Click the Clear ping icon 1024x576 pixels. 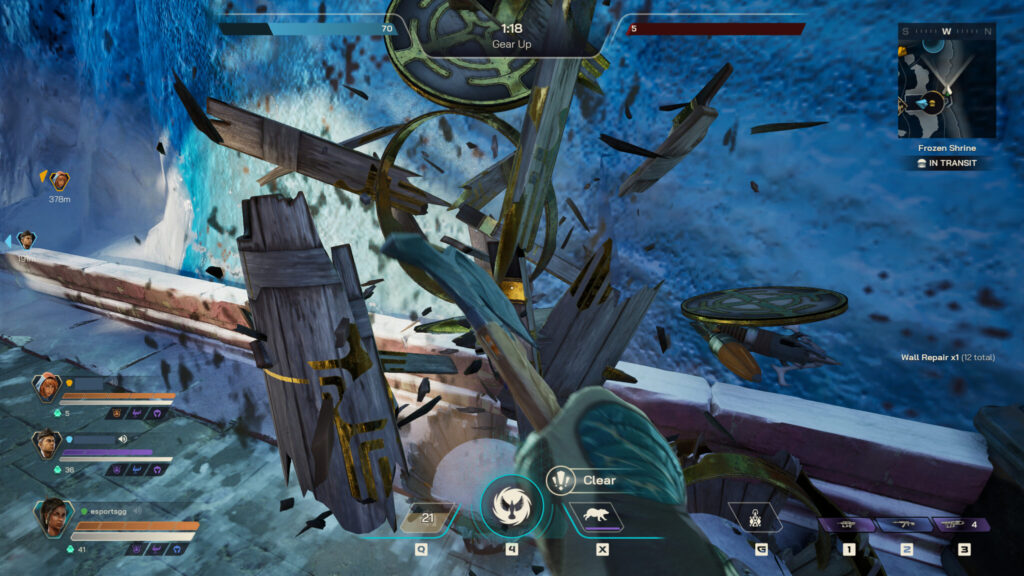pos(561,480)
